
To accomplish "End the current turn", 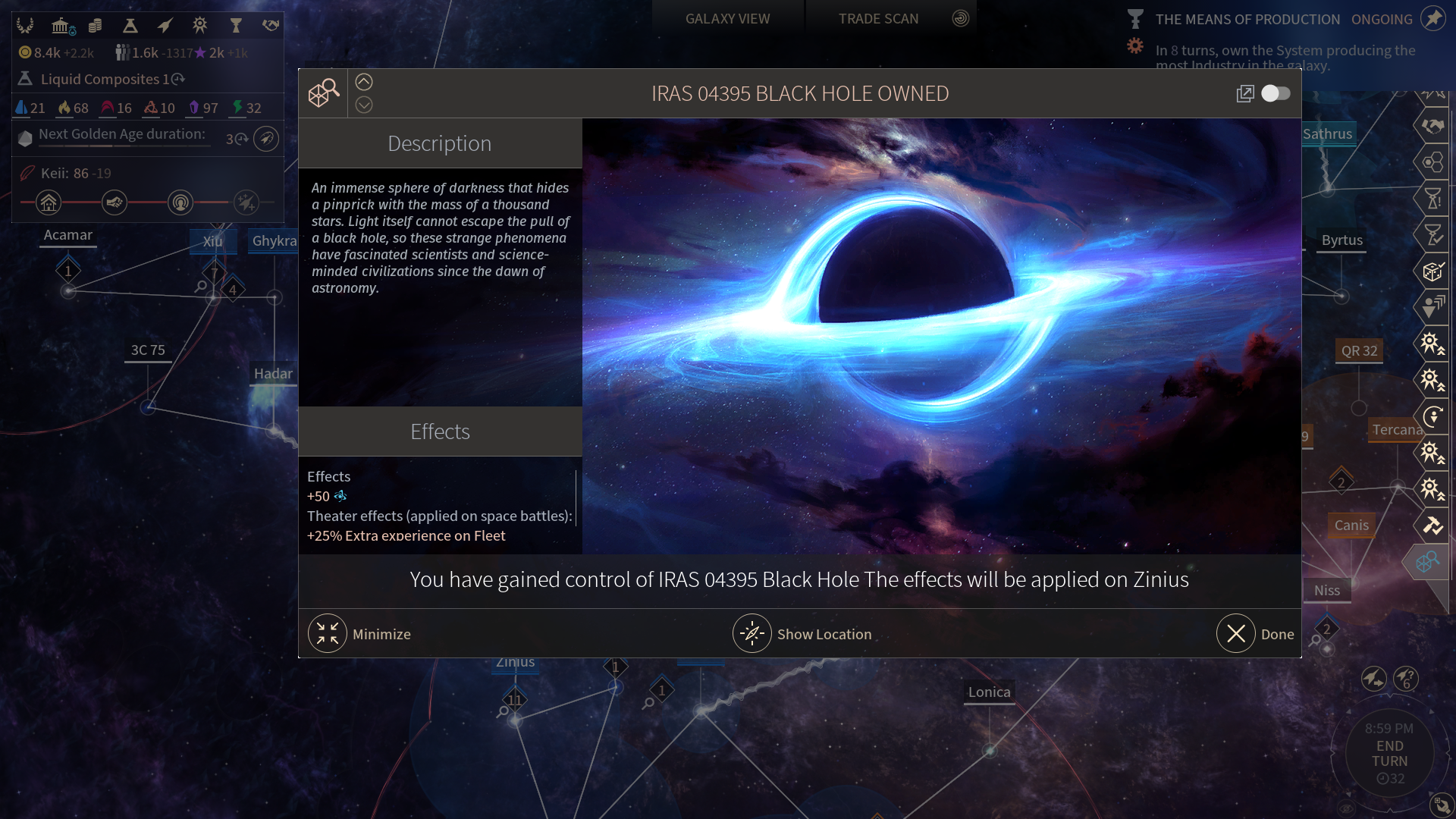I will tap(1389, 753).
